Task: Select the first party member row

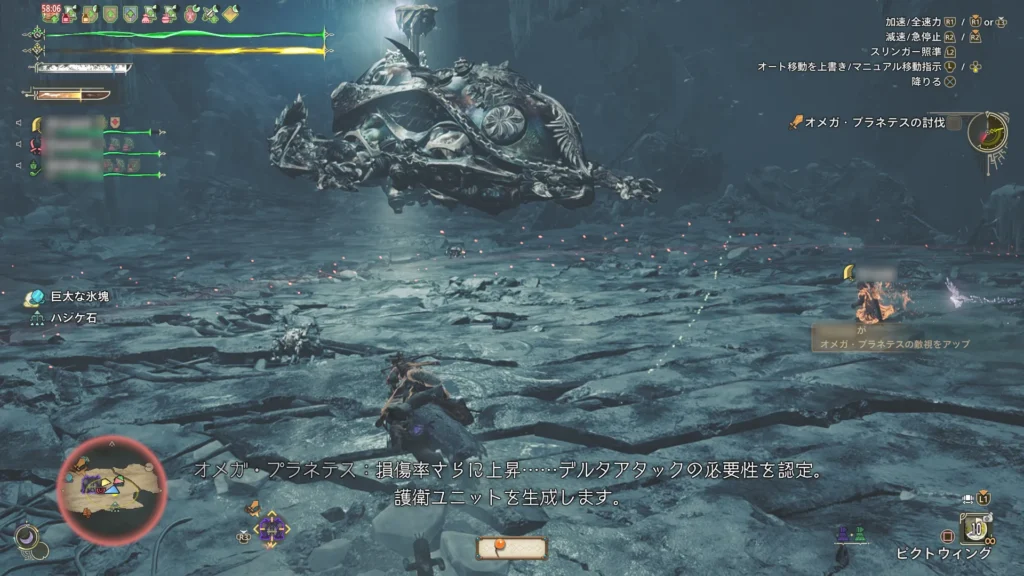Action: 88,124
